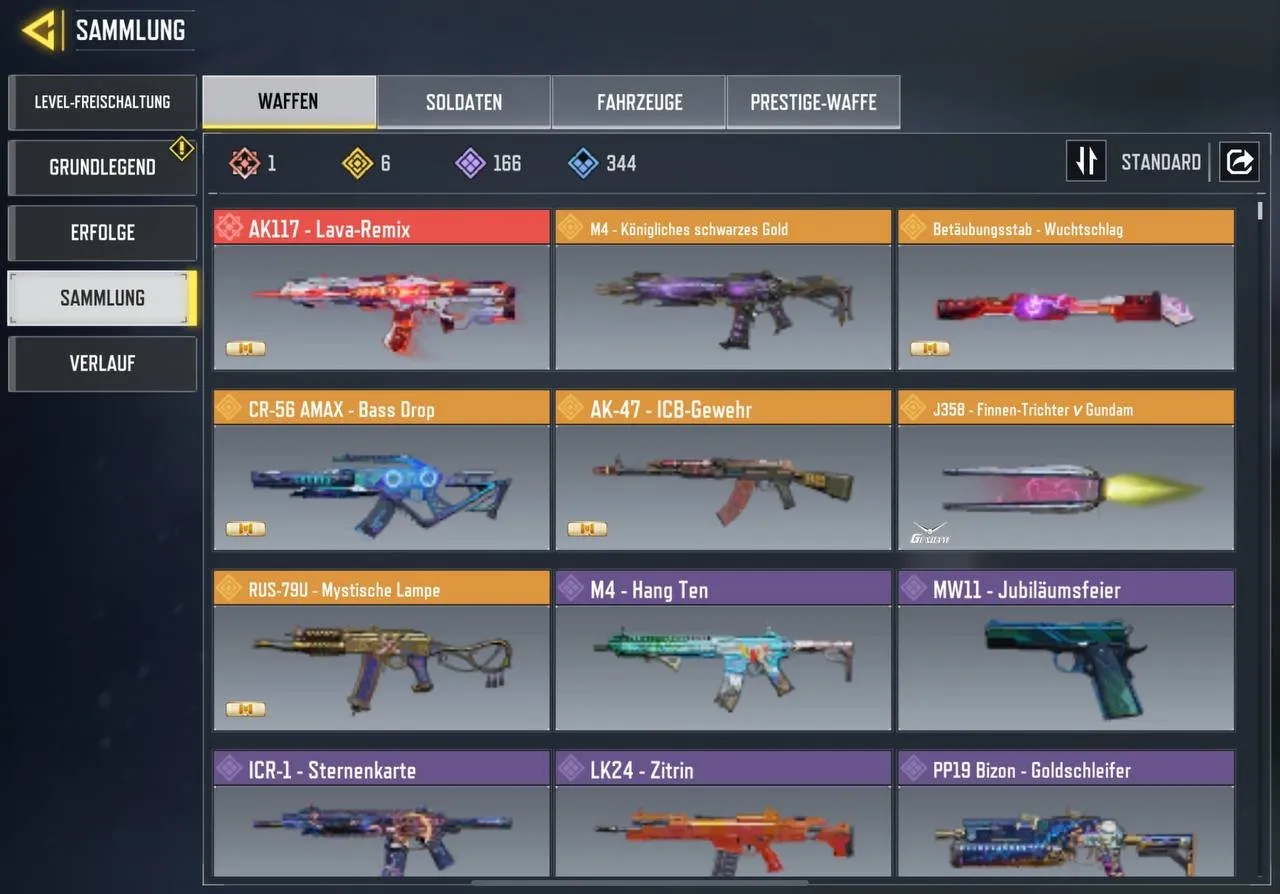The image size is (1280, 894).
Task: Open the Prestige-Waffe page
Action: click(813, 101)
